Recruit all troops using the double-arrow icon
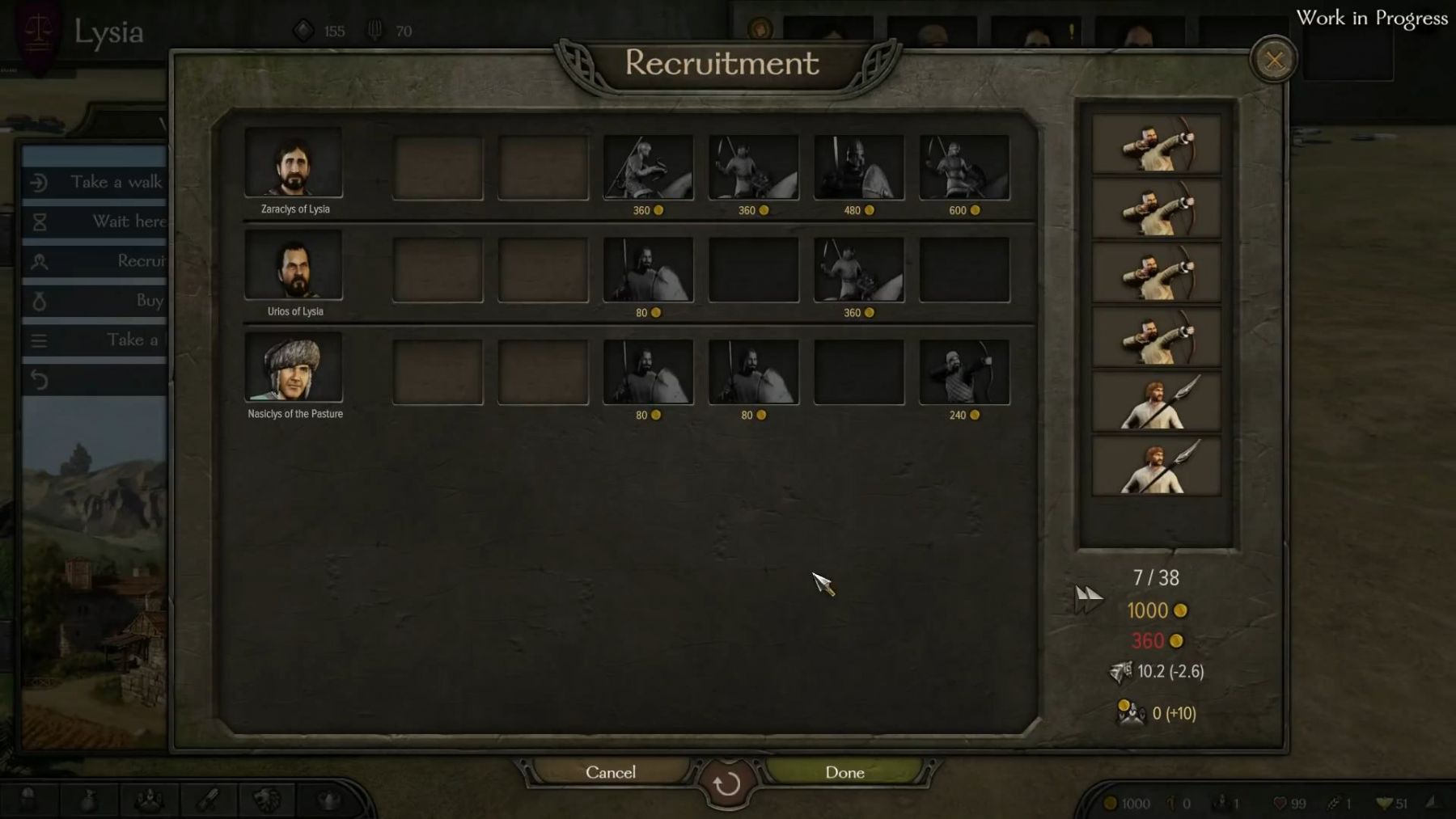The height and width of the screenshot is (819, 1456). pos(1089,599)
